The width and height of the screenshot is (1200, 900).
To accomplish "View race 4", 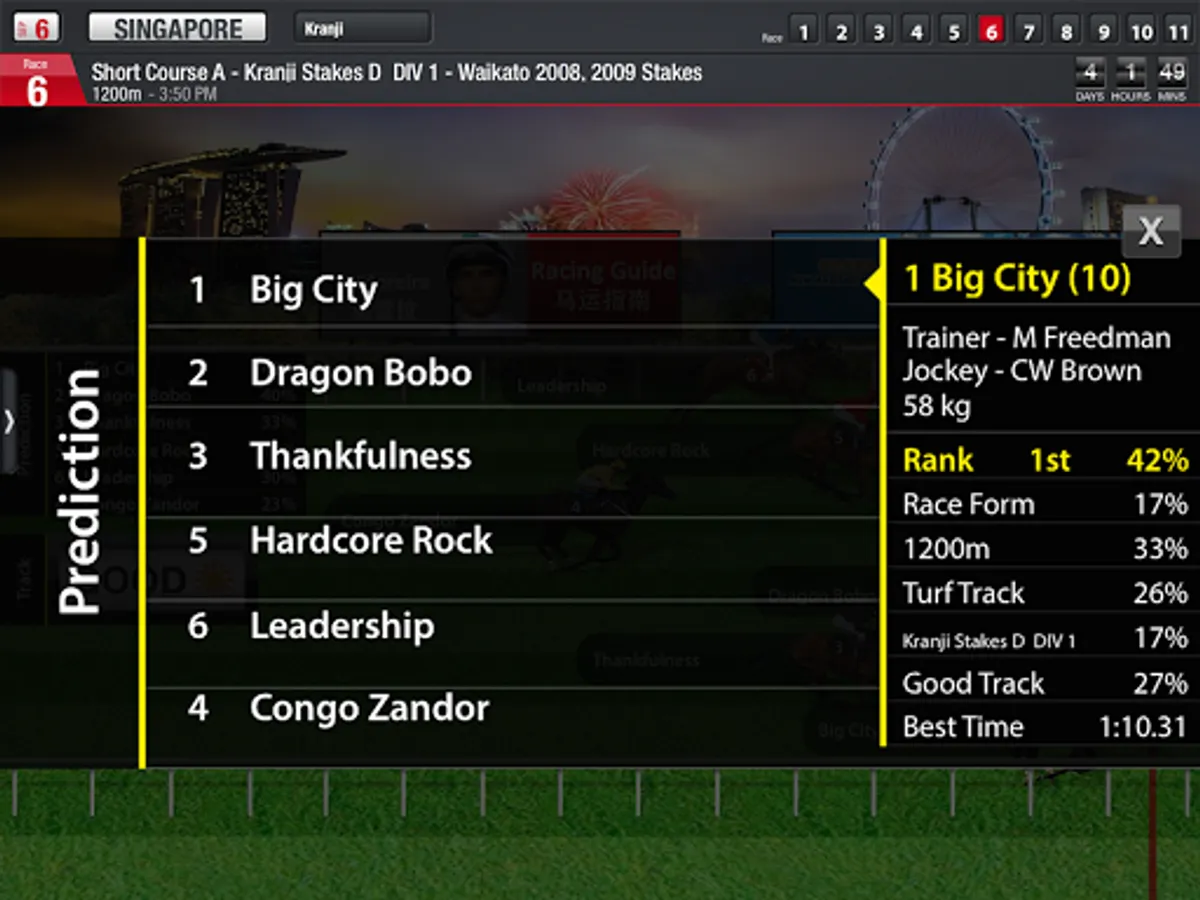I will pyautogui.click(x=916, y=30).
